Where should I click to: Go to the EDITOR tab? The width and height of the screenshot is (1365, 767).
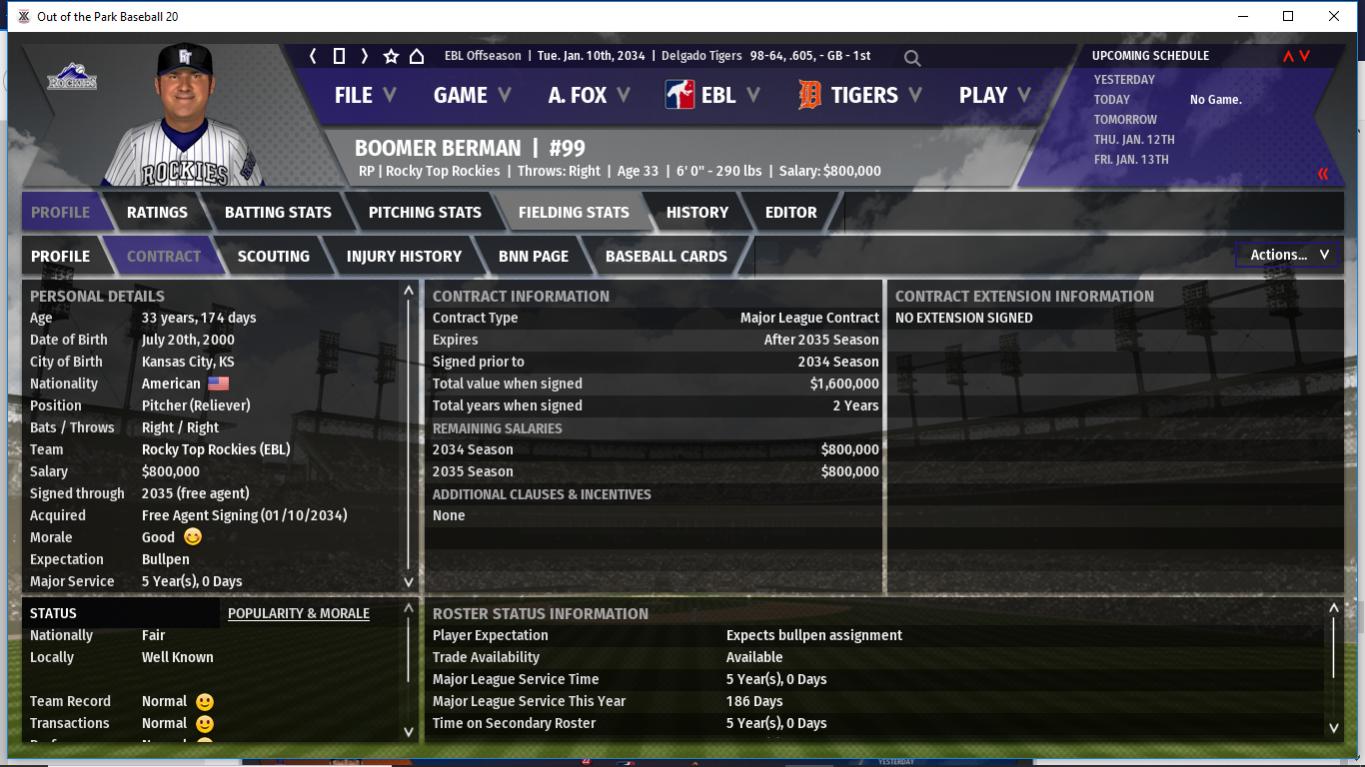(791, 212)
